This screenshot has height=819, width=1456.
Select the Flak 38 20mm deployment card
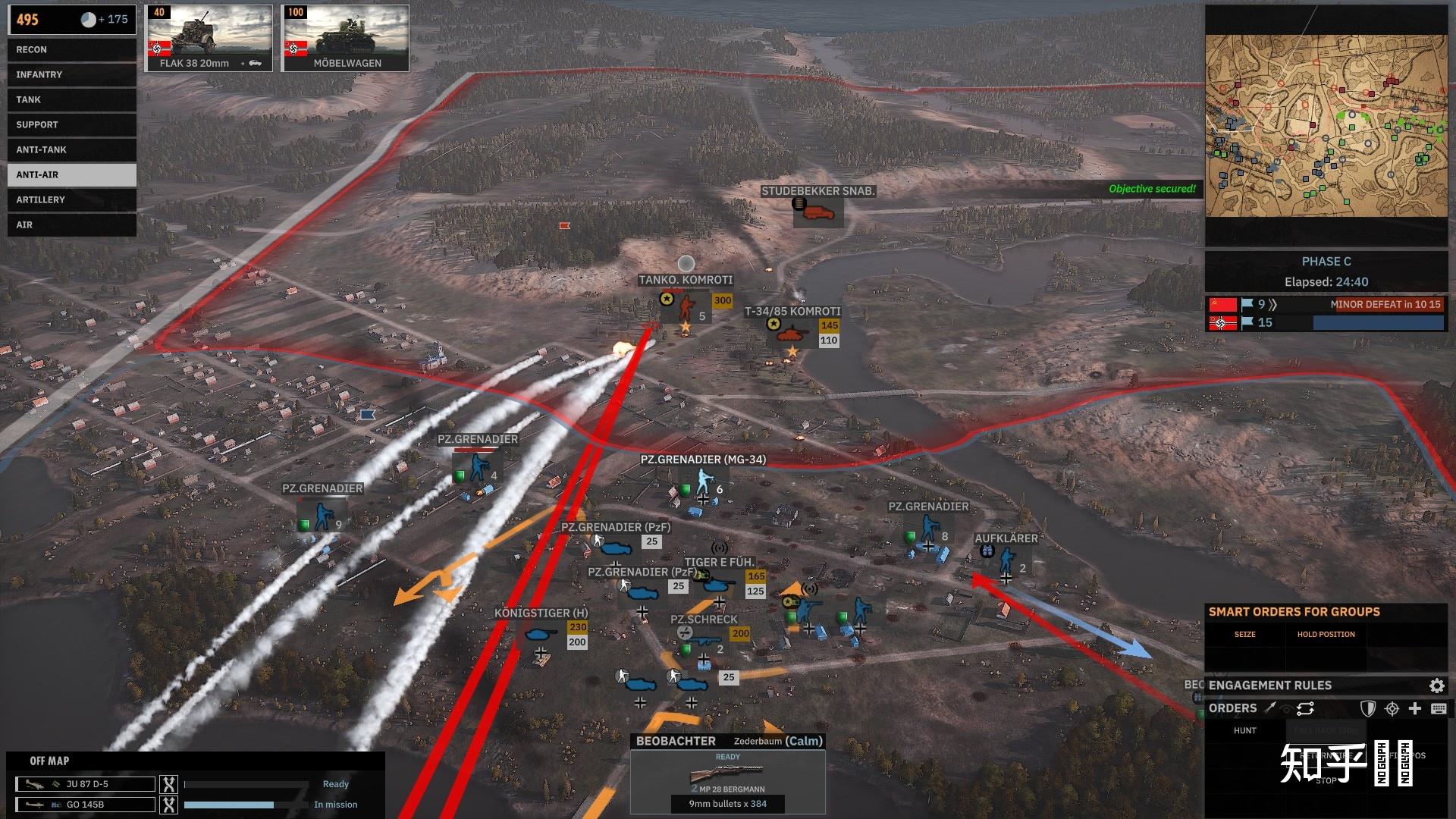[x=209, y=39]
